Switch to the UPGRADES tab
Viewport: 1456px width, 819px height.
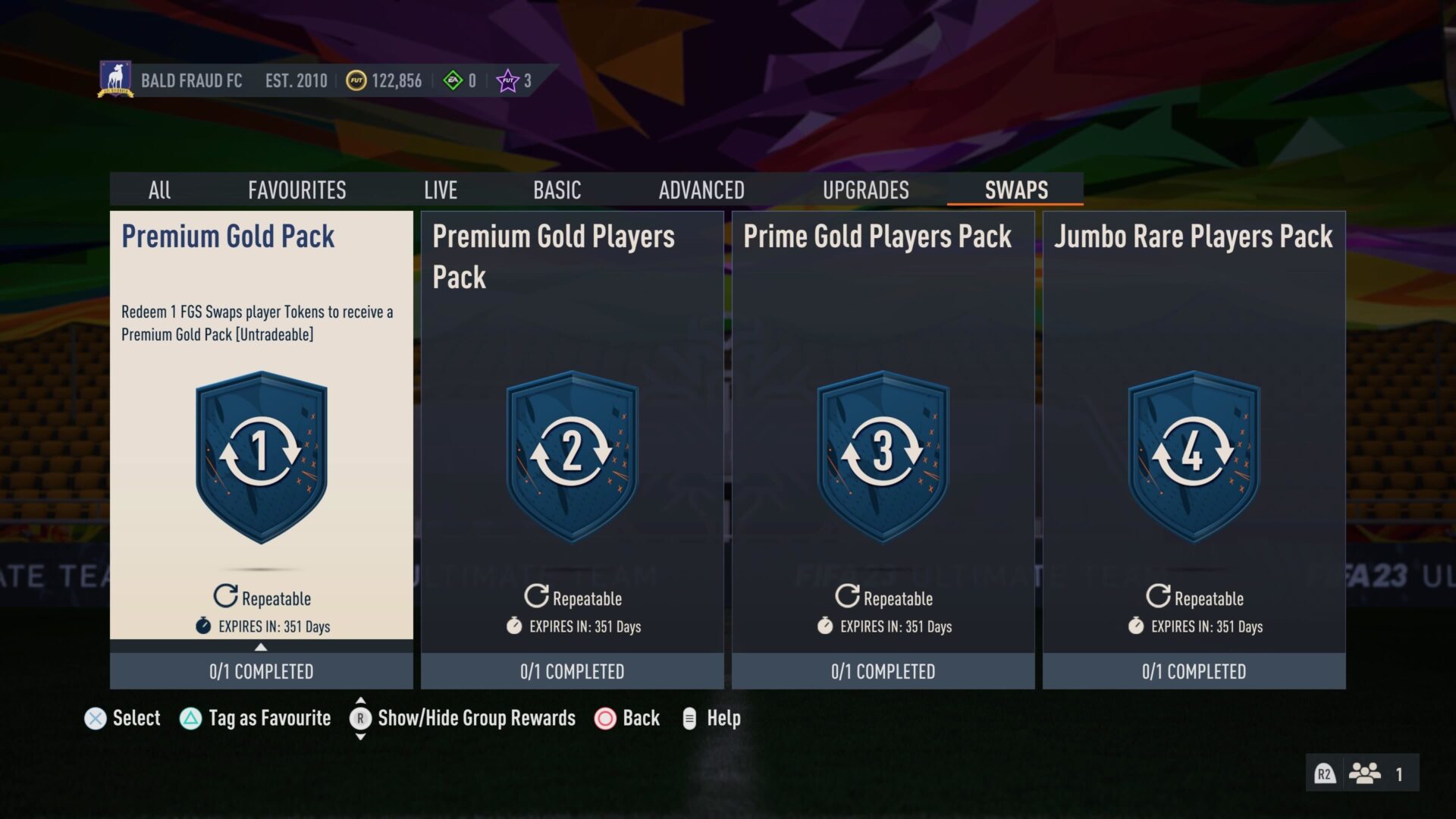pyautogui.click(x=867, y=190)
